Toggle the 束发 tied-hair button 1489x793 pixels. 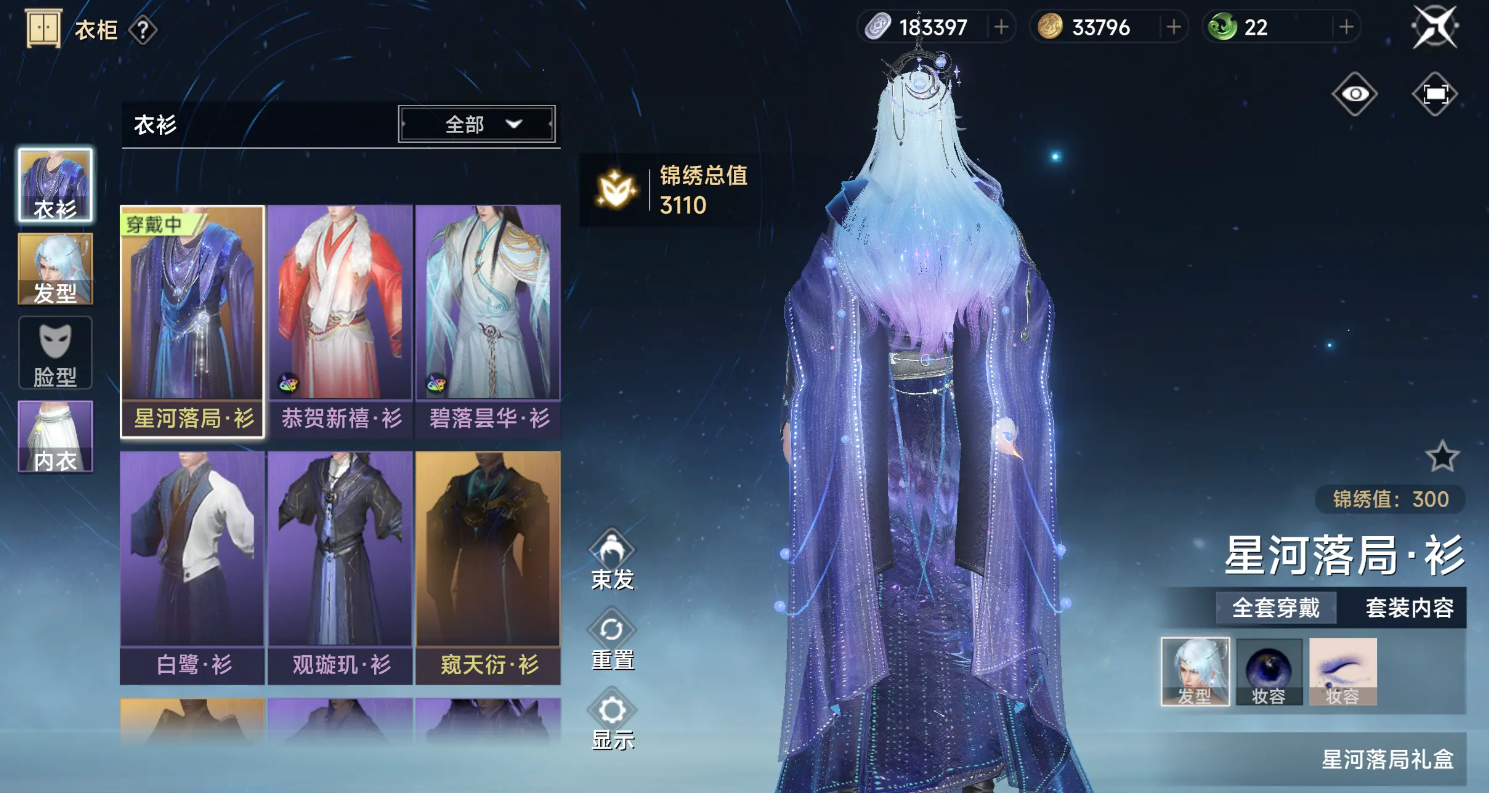point(612,559)
